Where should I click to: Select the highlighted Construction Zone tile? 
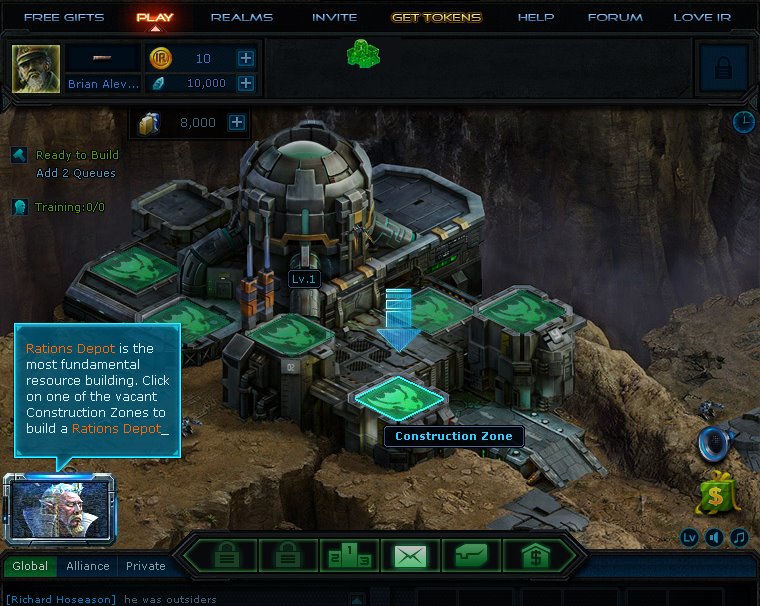coord(400,396)
